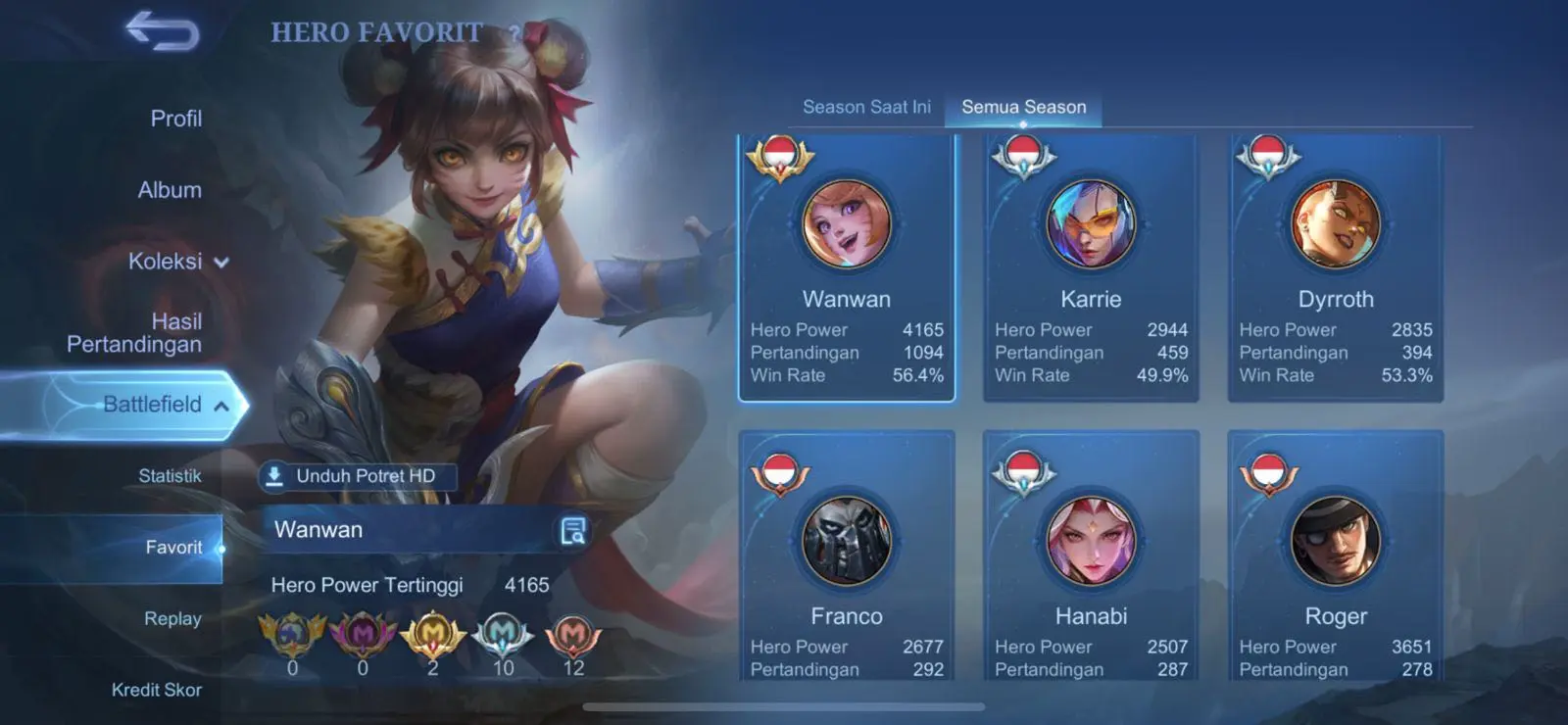Switch to Season Saat Ini tab
1568x725 pixels.
pyautogui.click(x=866, y=107)
